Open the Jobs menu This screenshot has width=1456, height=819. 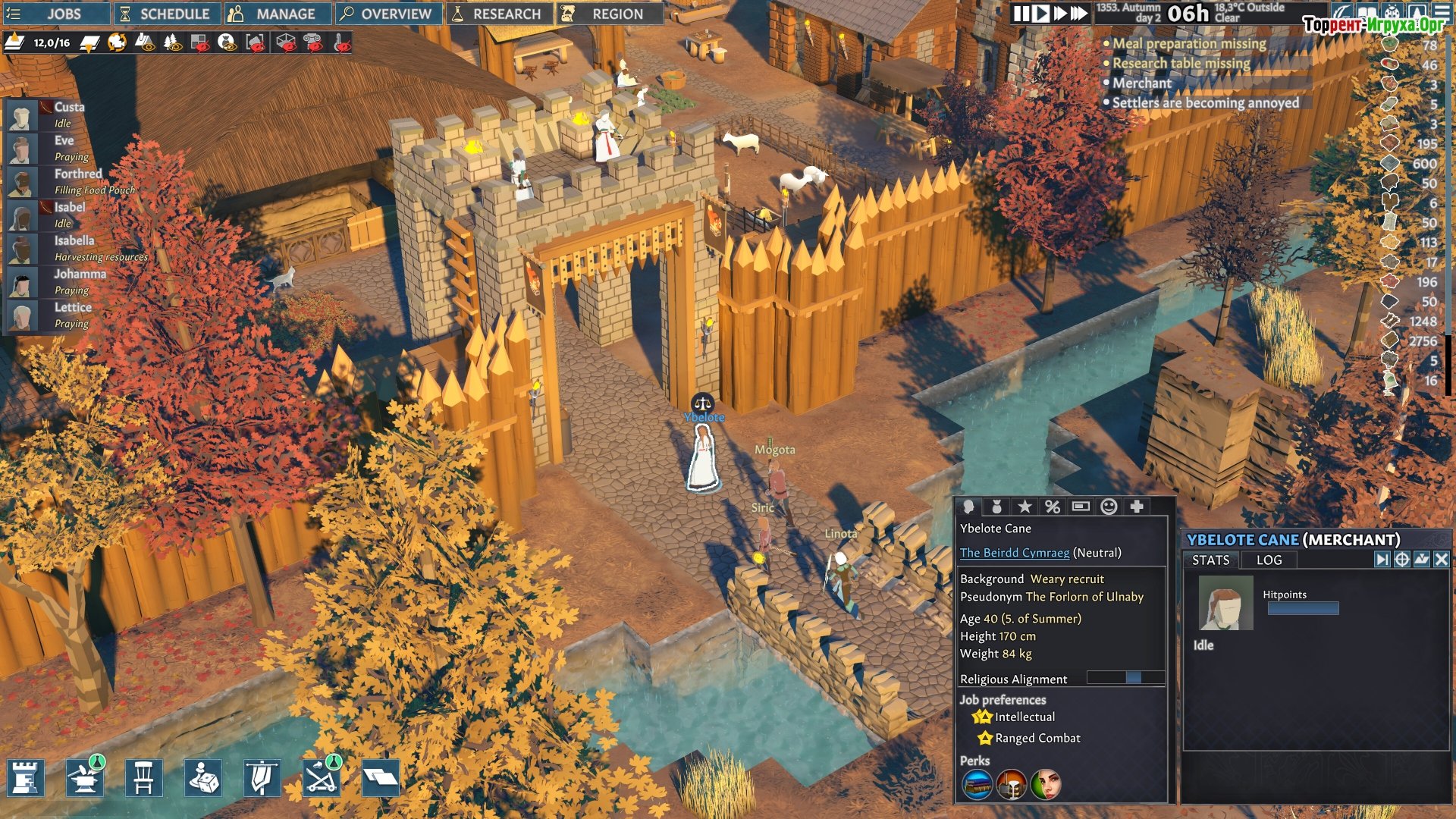(53, 14)
